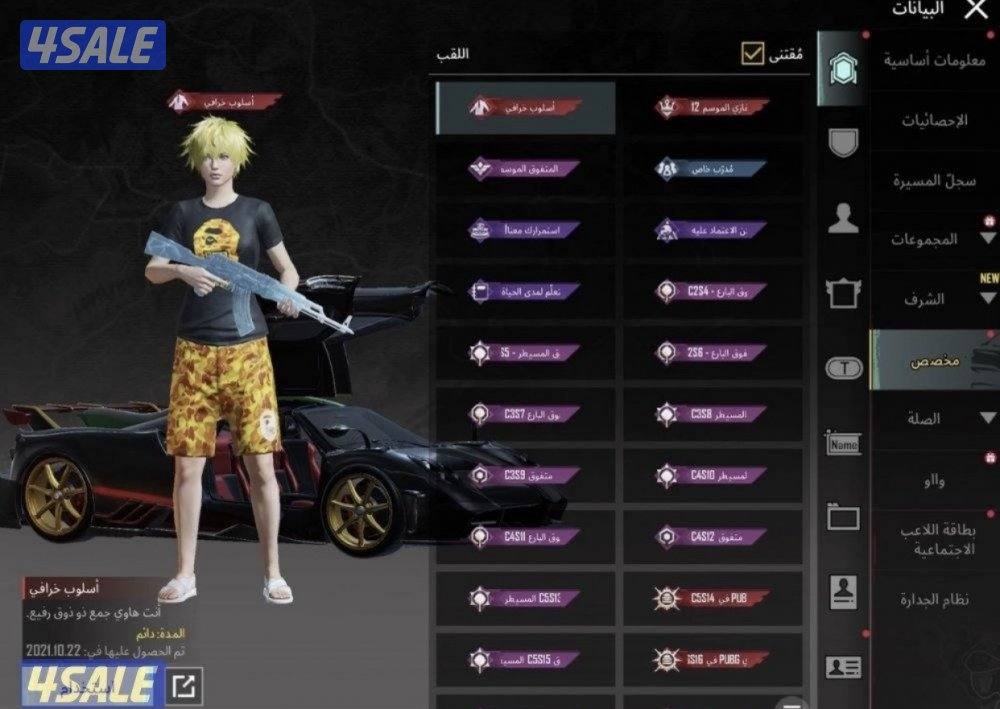The height and width of the screenshot is (709, 1000).
Task: Select the C3S8 title badge
Action: pyautogui.click(x=712, y=414)
